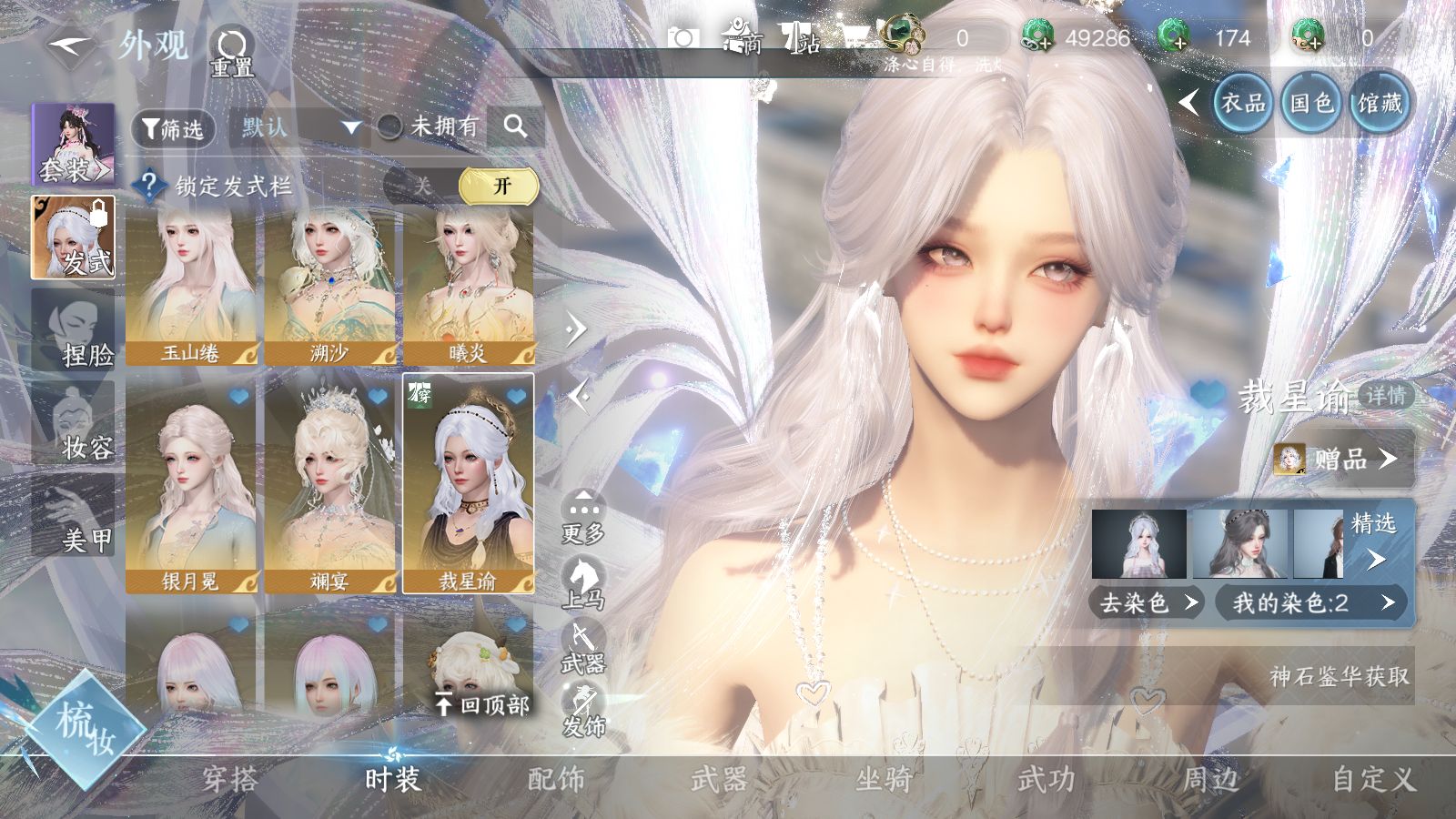The image size is (1456, 819).
Task: Switch to the 配饰 bottom tab
Action: coord(556,779)
